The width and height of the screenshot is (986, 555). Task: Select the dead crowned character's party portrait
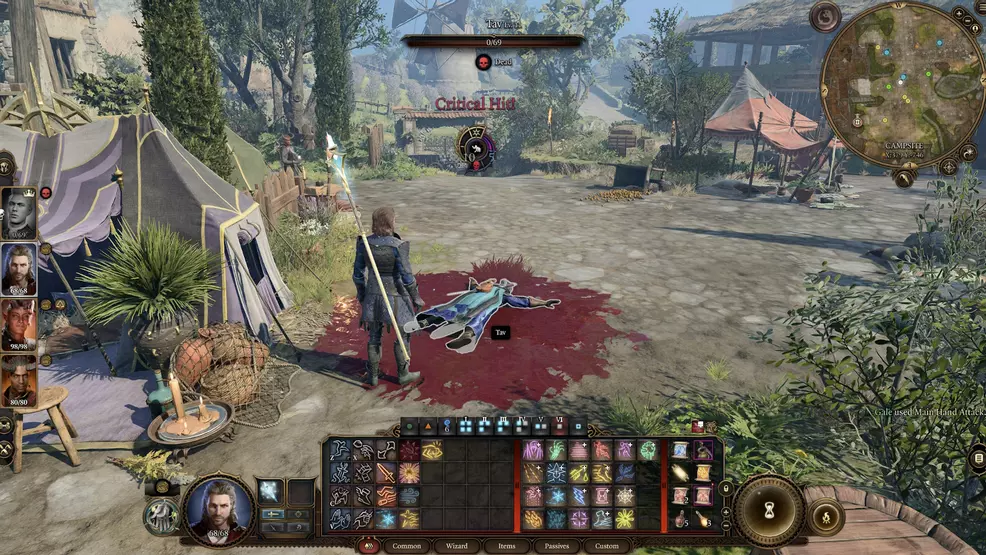tap(19, 213)
